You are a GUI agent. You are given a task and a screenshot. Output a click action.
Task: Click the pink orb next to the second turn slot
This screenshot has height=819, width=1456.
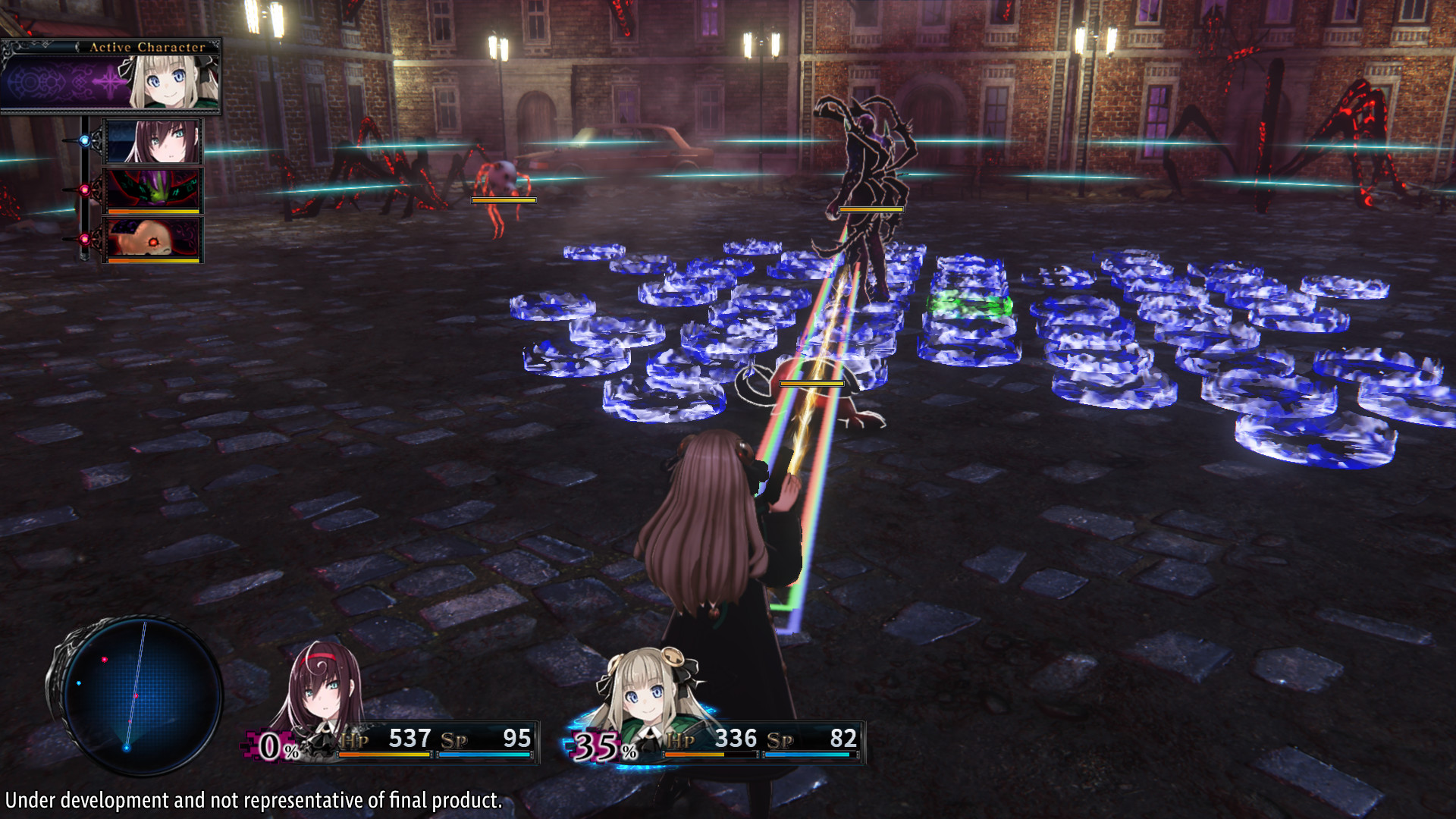pos(83,190)
